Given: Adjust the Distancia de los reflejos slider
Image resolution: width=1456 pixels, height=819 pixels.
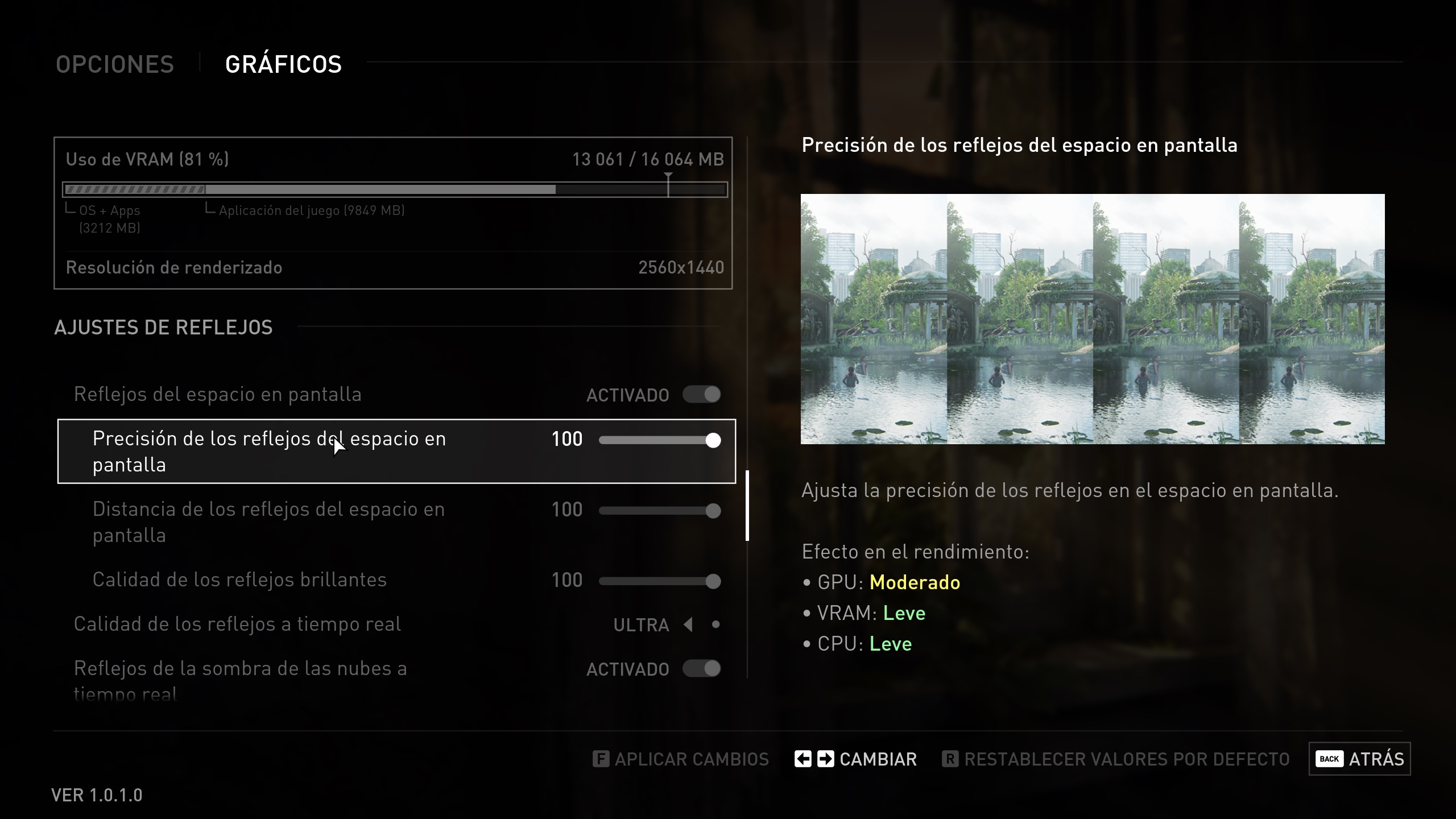Looking at the screenshot, I should [660, 511].
